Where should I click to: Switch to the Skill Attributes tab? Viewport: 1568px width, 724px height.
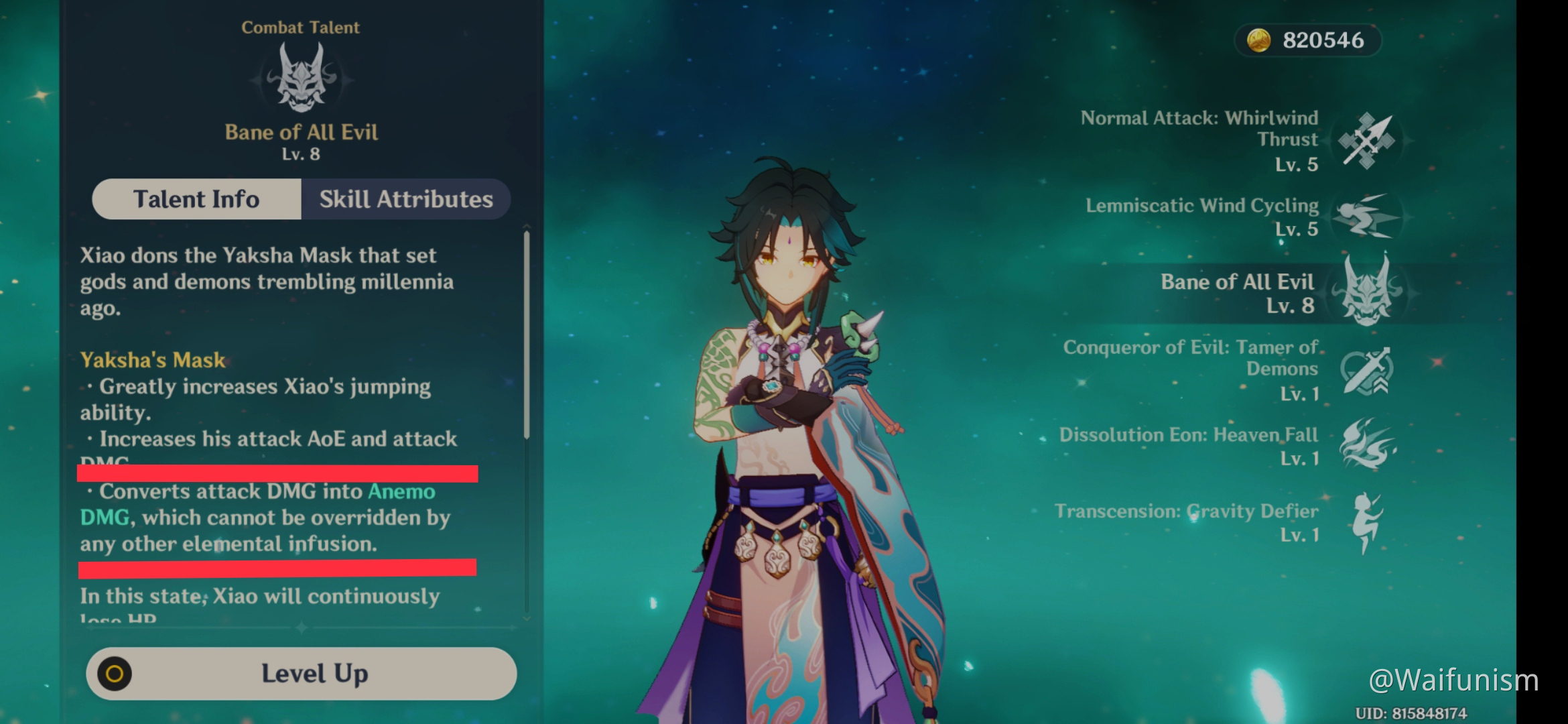[x=405, y=199]
